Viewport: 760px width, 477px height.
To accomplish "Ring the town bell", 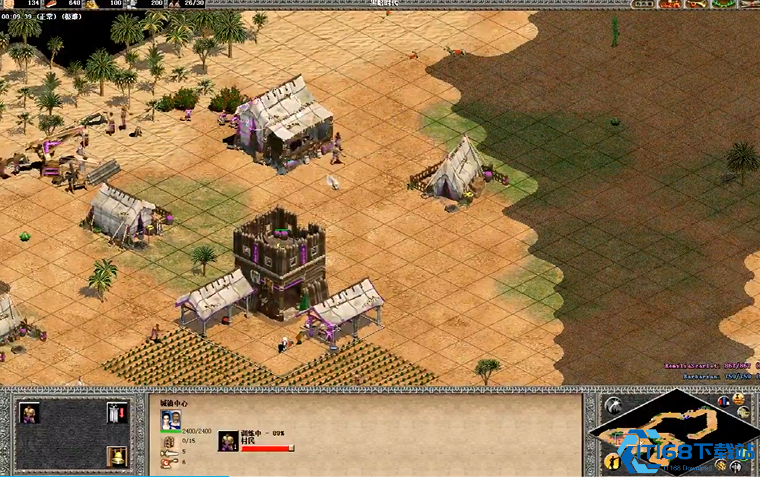I will (x=117, y=457).
